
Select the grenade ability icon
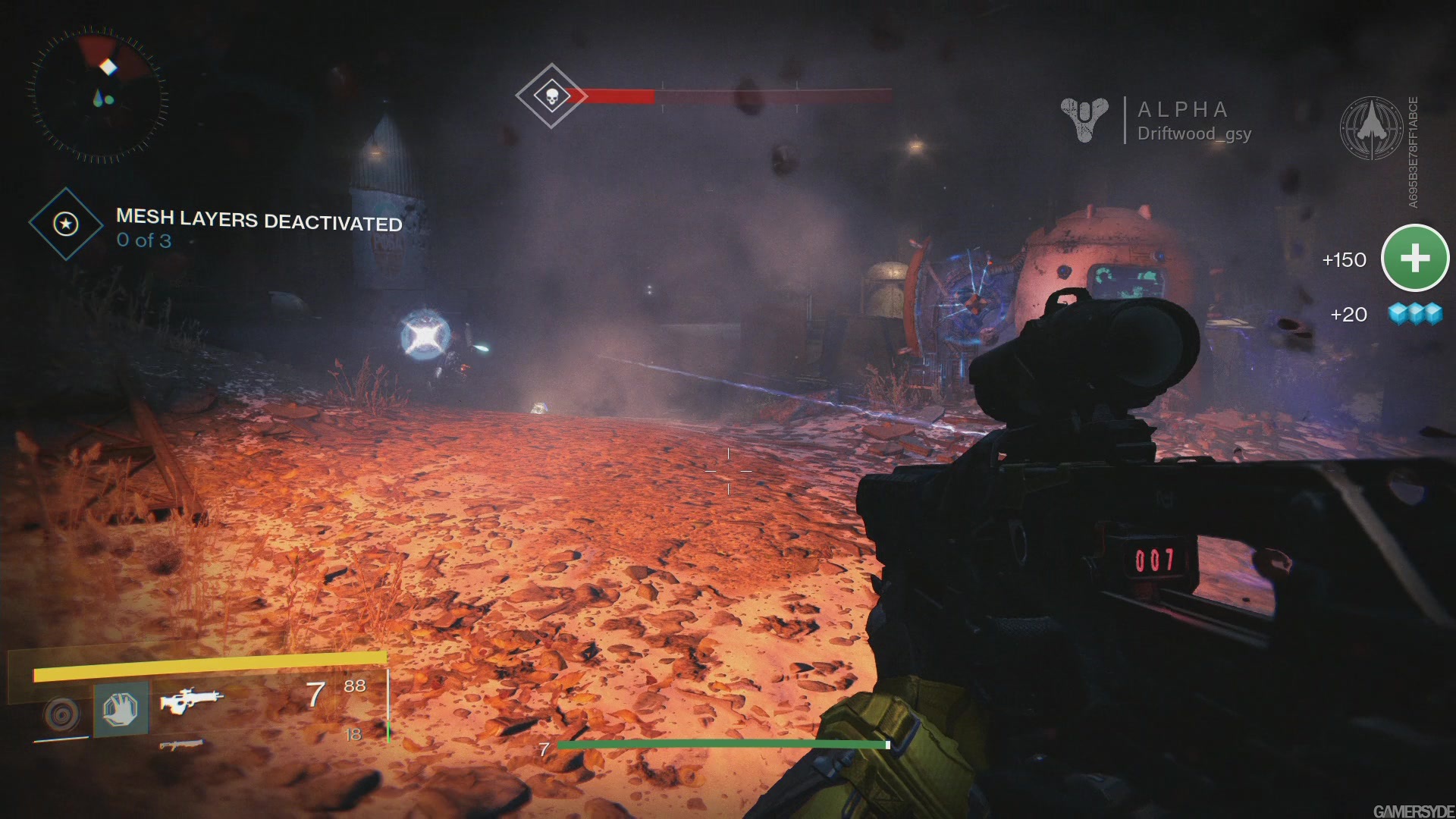tap(62, 713)
